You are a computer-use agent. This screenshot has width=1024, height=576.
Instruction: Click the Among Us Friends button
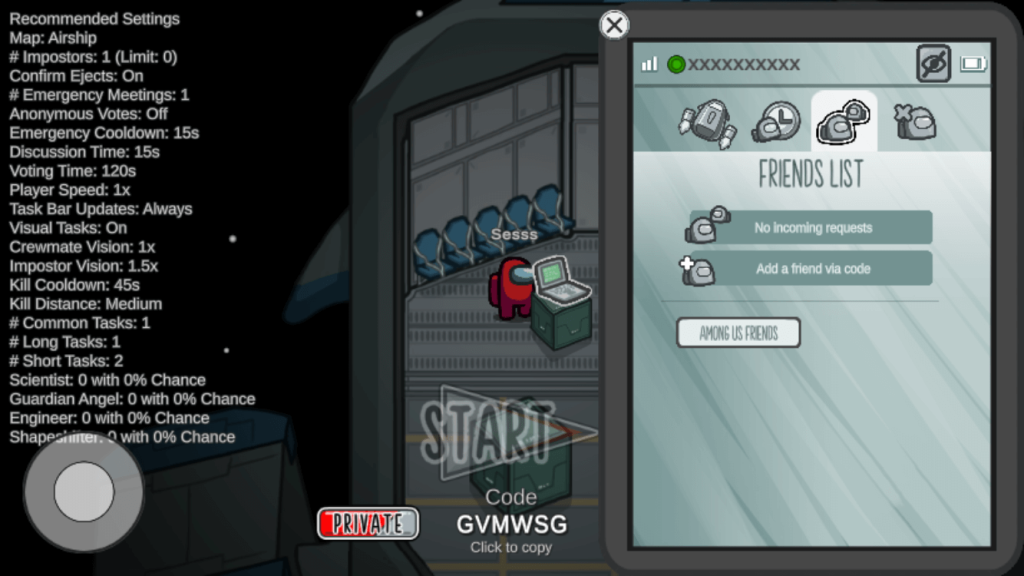pos(738,333)
